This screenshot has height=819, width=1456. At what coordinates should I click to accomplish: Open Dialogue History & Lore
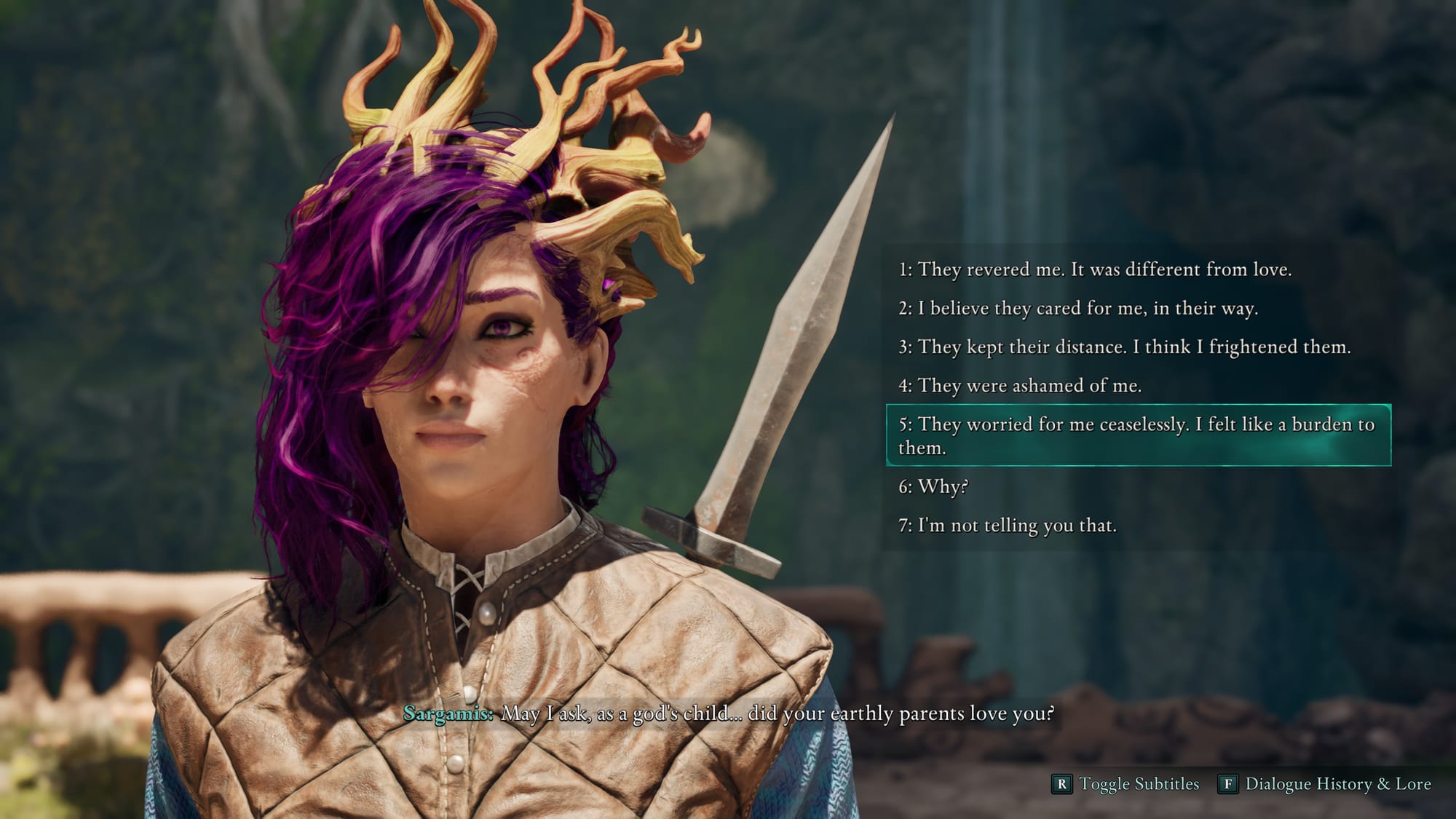click(1325, 784)
